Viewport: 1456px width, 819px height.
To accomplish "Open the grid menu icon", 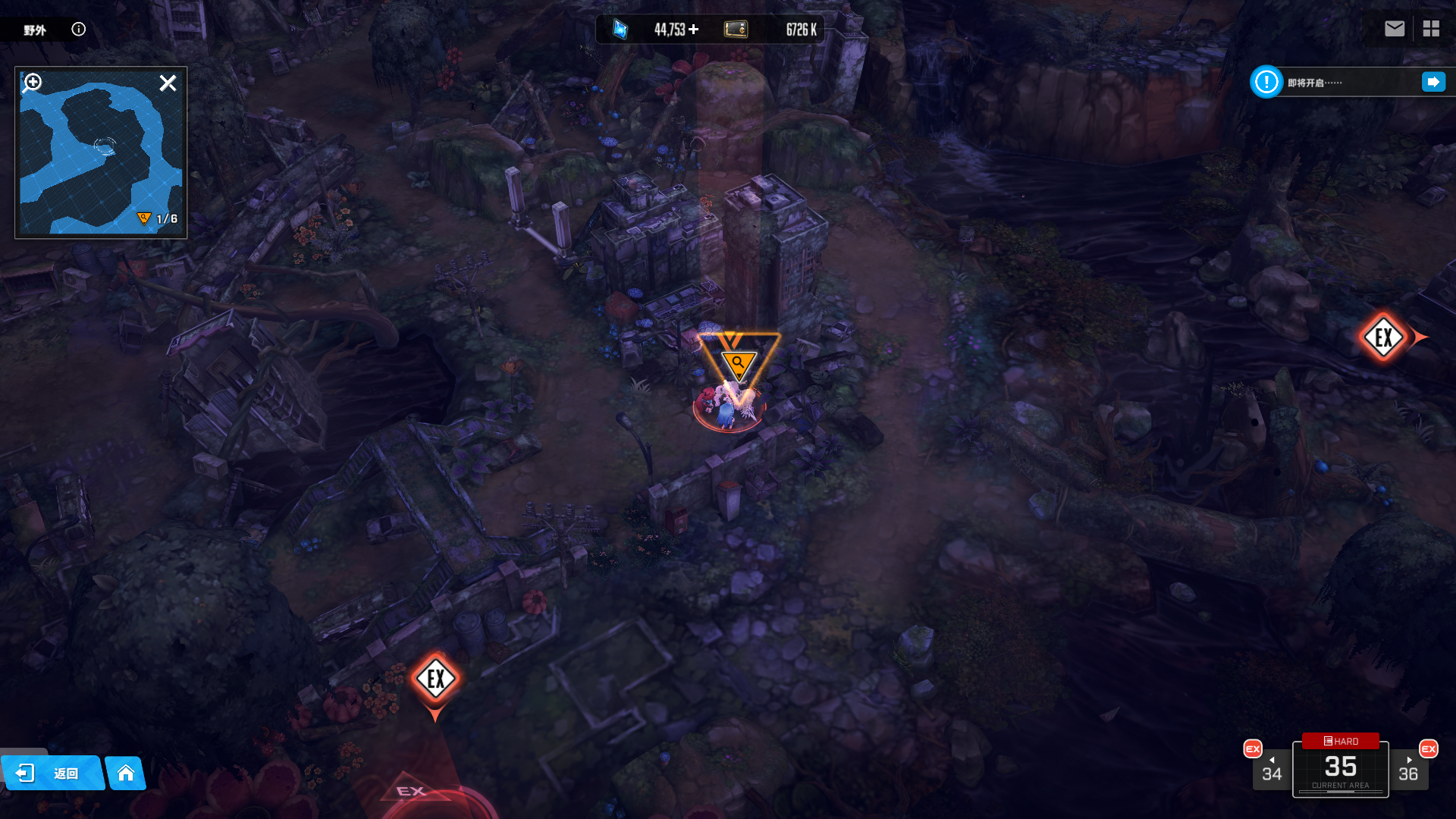I will coord(1431,29).
